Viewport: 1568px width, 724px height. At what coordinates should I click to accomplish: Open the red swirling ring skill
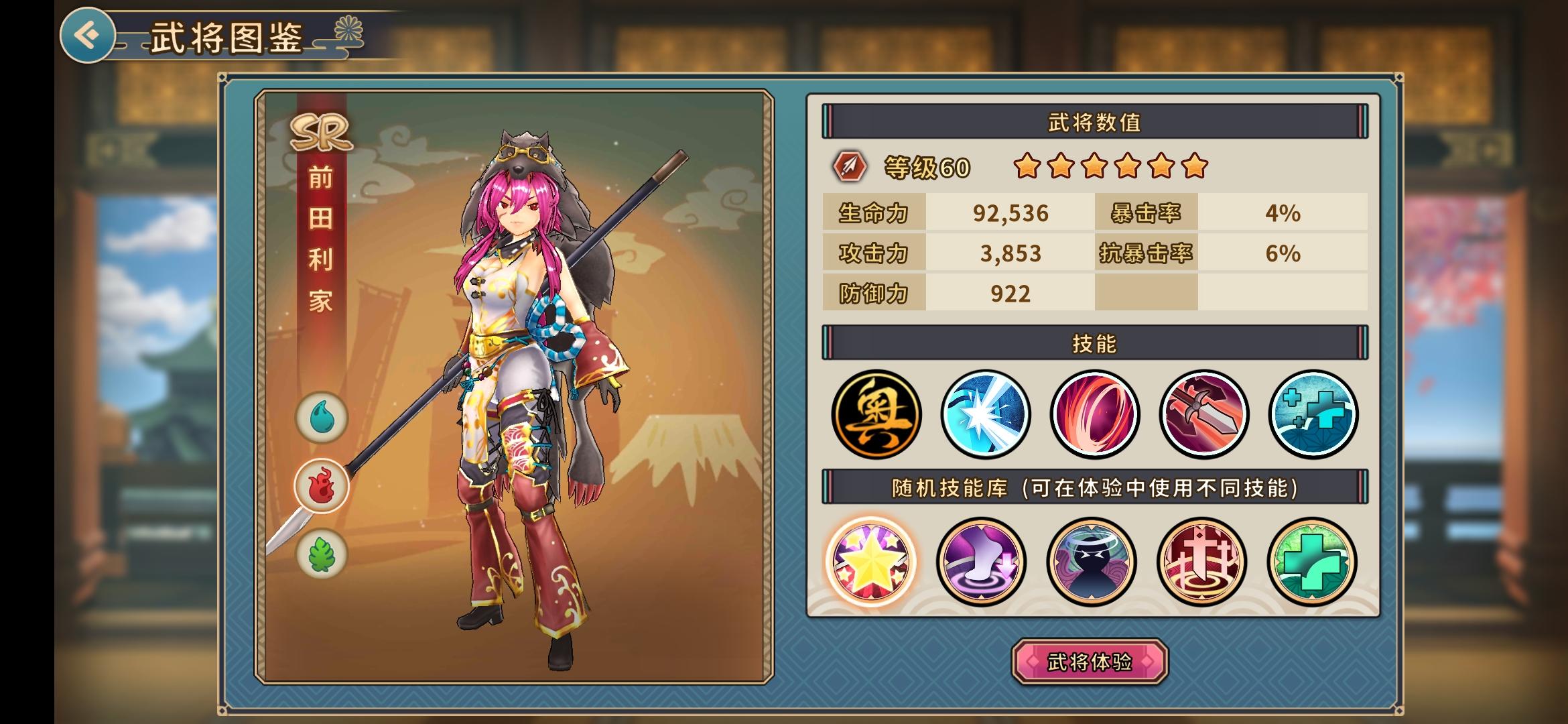pos(1094,414)
